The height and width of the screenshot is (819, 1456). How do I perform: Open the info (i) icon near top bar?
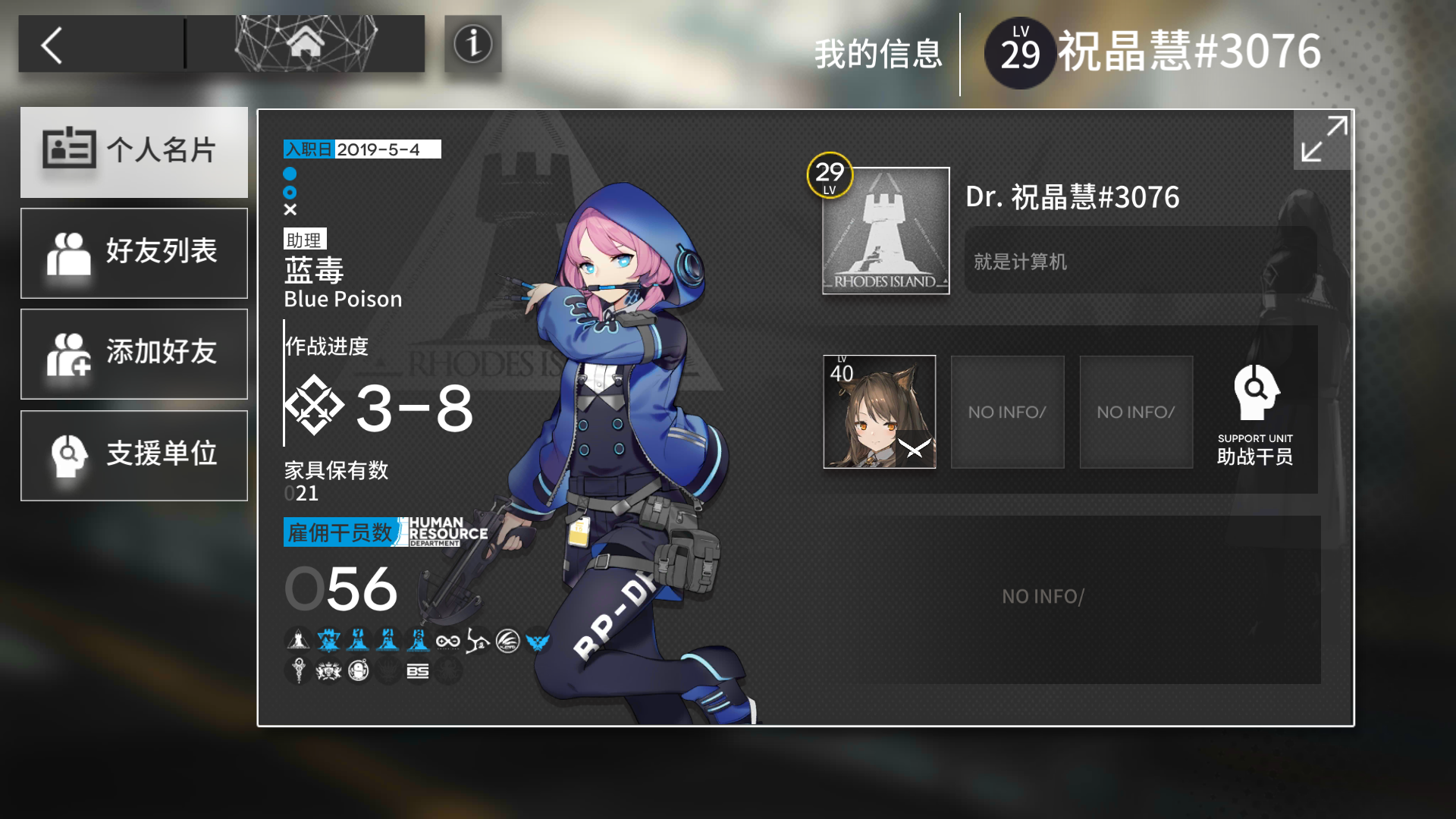[x=472, y=44]
